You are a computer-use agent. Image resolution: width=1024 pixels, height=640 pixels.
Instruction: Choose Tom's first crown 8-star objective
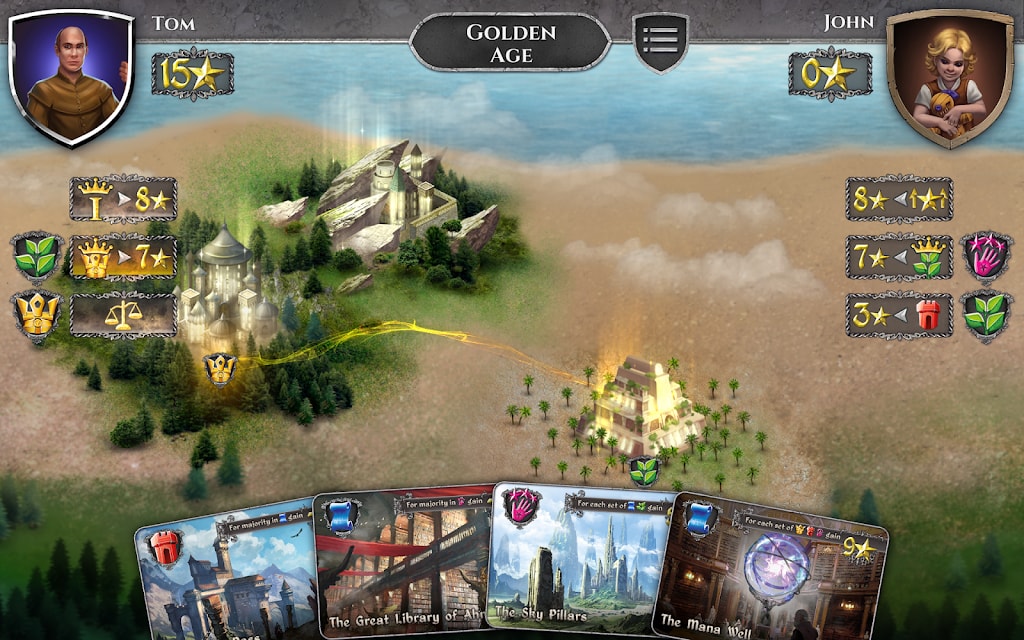click(x=123, y=199)
